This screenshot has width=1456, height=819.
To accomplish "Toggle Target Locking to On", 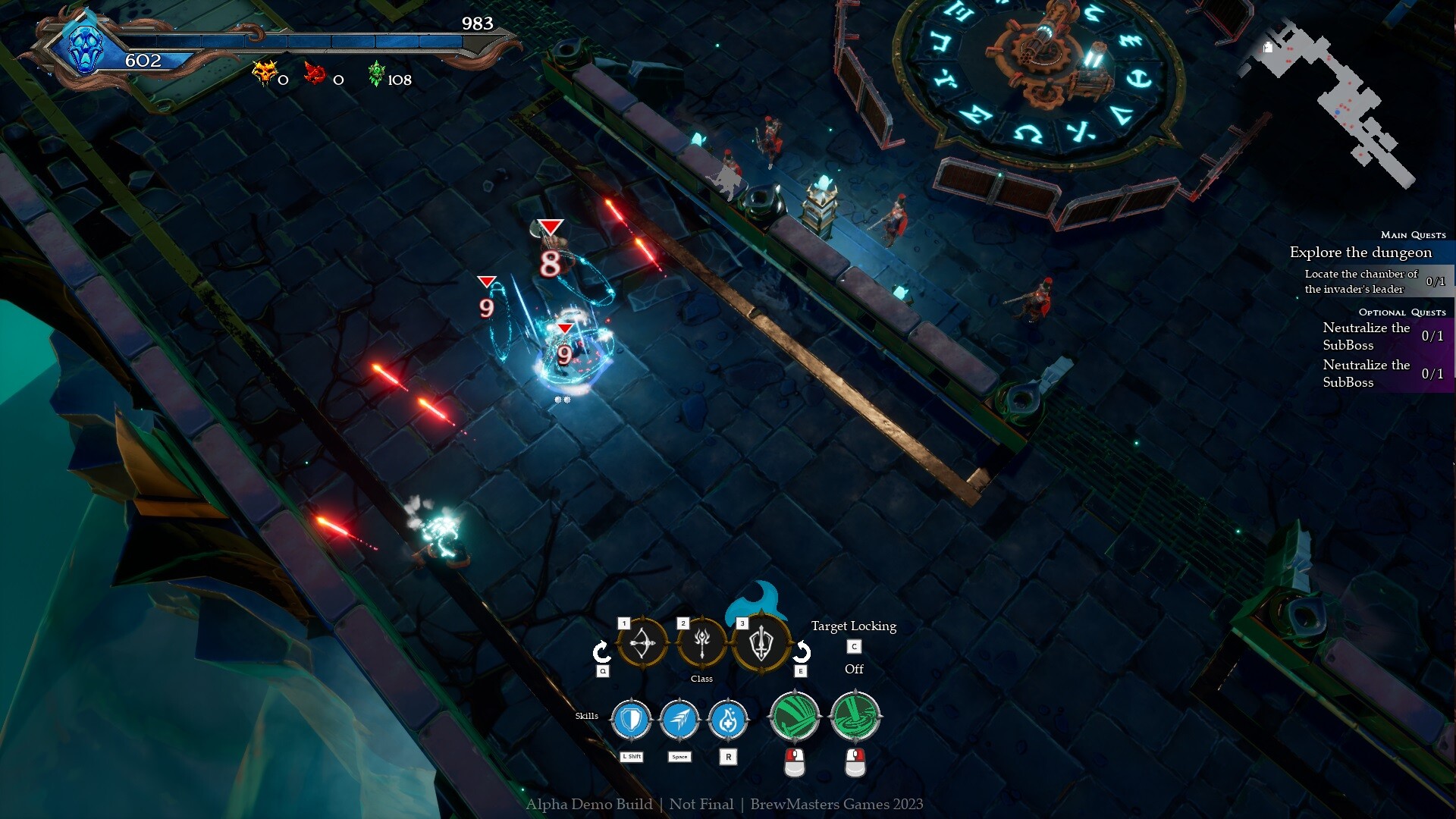I will point(853,646).
